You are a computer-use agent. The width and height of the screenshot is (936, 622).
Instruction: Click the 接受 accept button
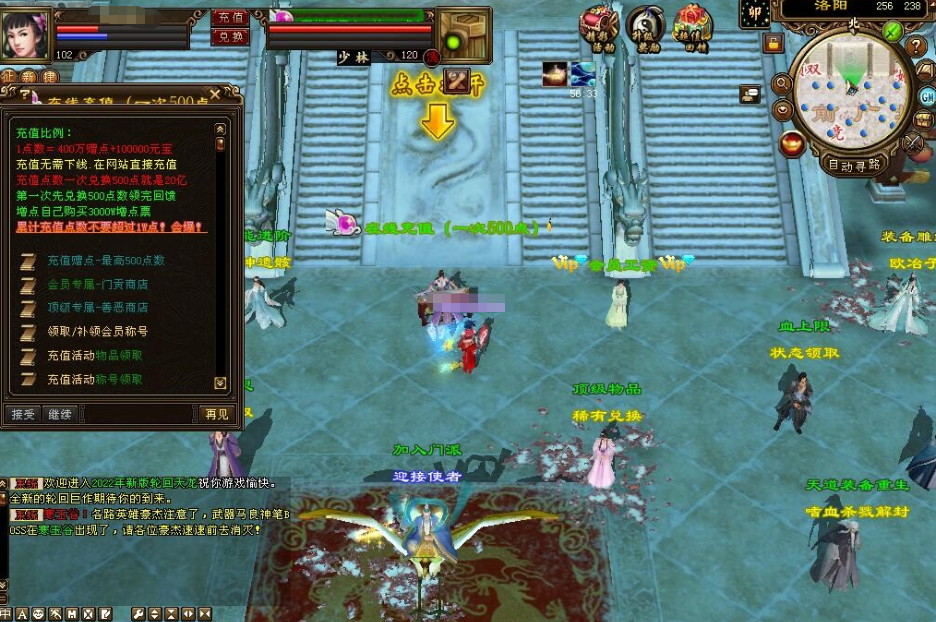22,414
